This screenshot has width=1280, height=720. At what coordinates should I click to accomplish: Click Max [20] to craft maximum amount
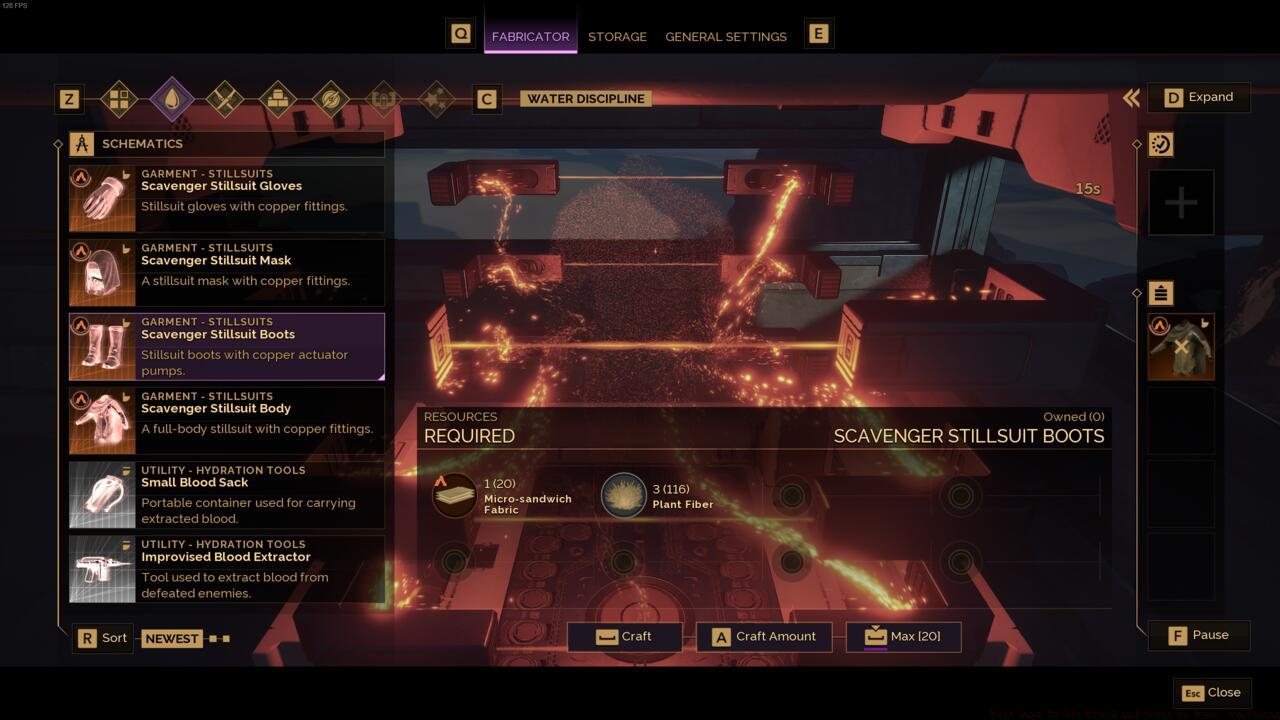901,636
